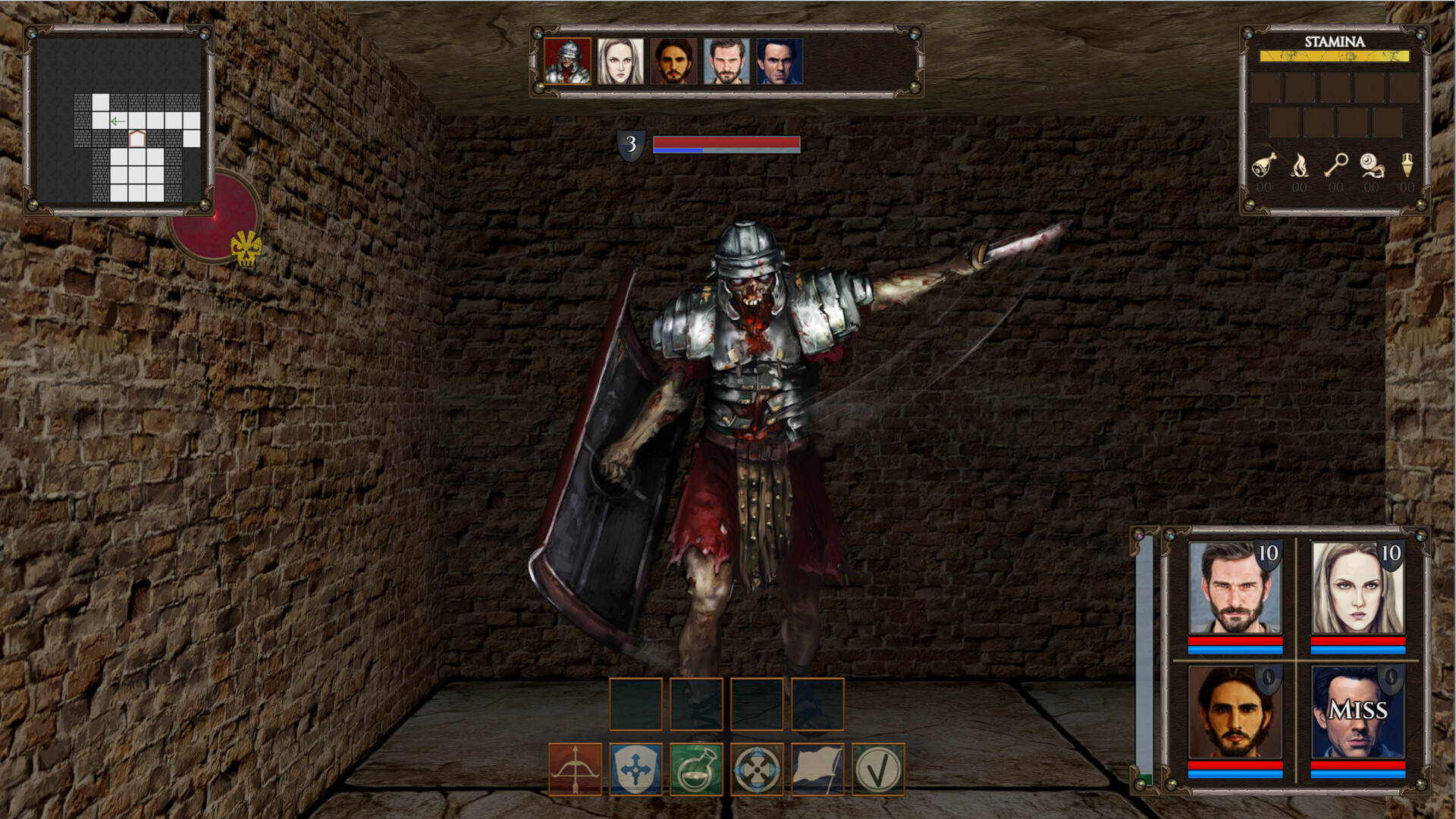Viewport: 1456px width, 819px height.
Task: Click the meat food counter icon
Action: coord(1265,167)
